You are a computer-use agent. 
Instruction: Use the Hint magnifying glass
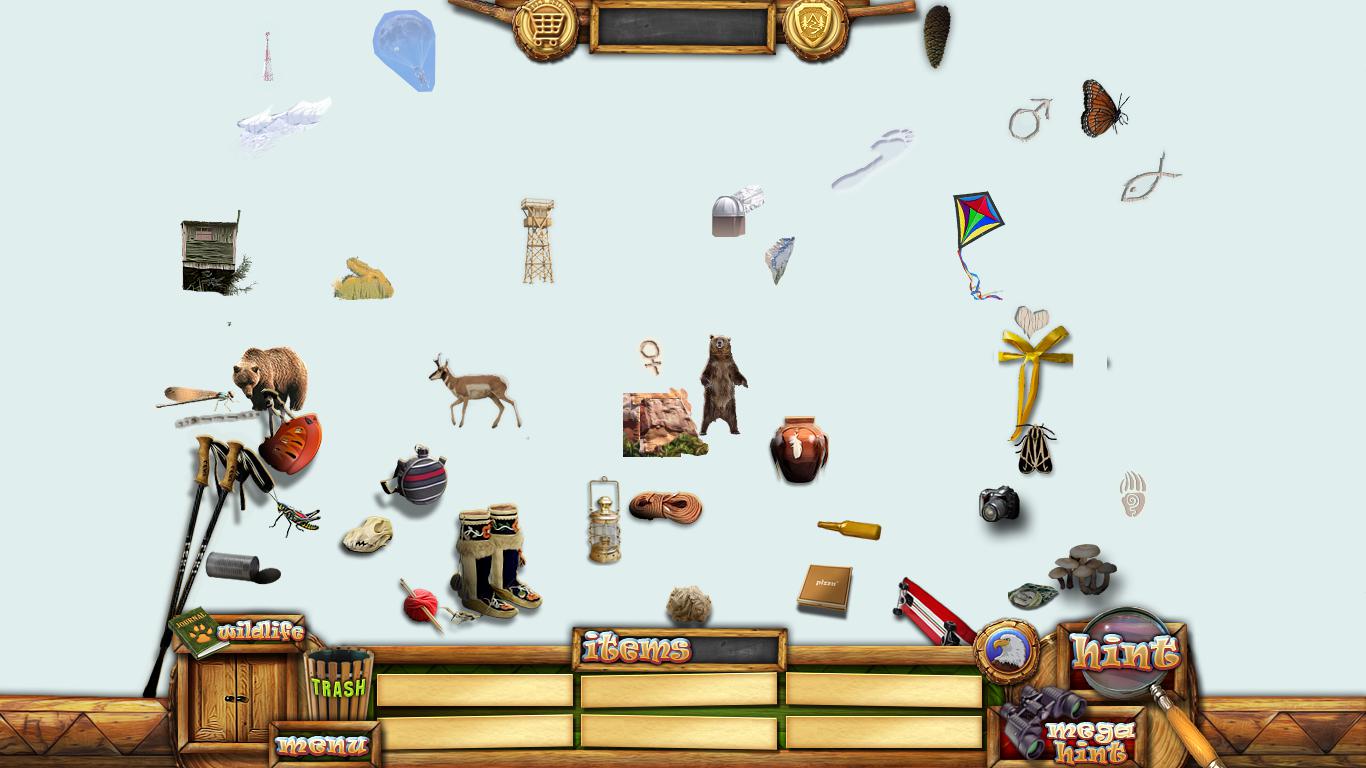[x=1126, y=654]
